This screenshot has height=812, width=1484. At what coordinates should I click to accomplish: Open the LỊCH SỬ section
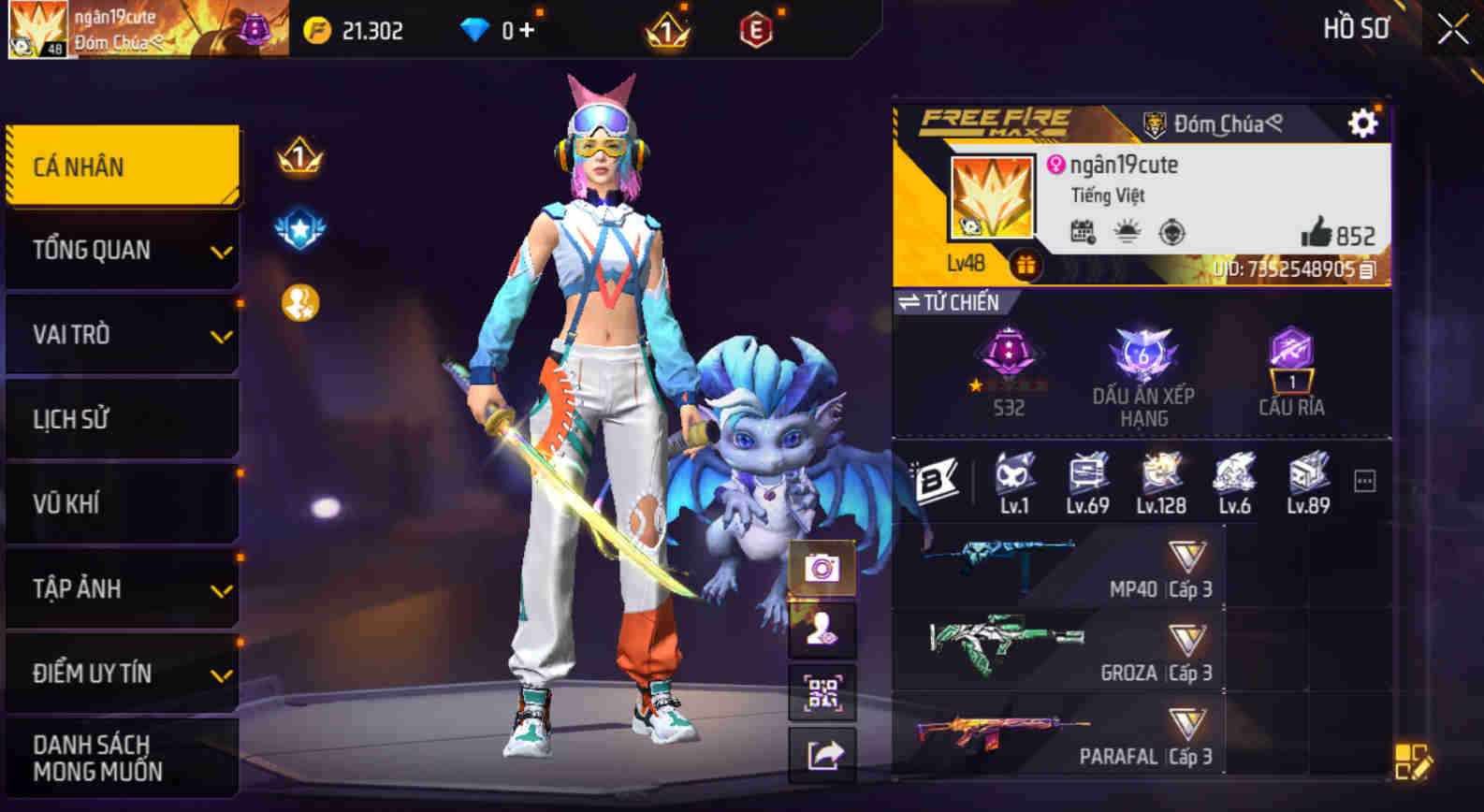click(x=122, y=418)
